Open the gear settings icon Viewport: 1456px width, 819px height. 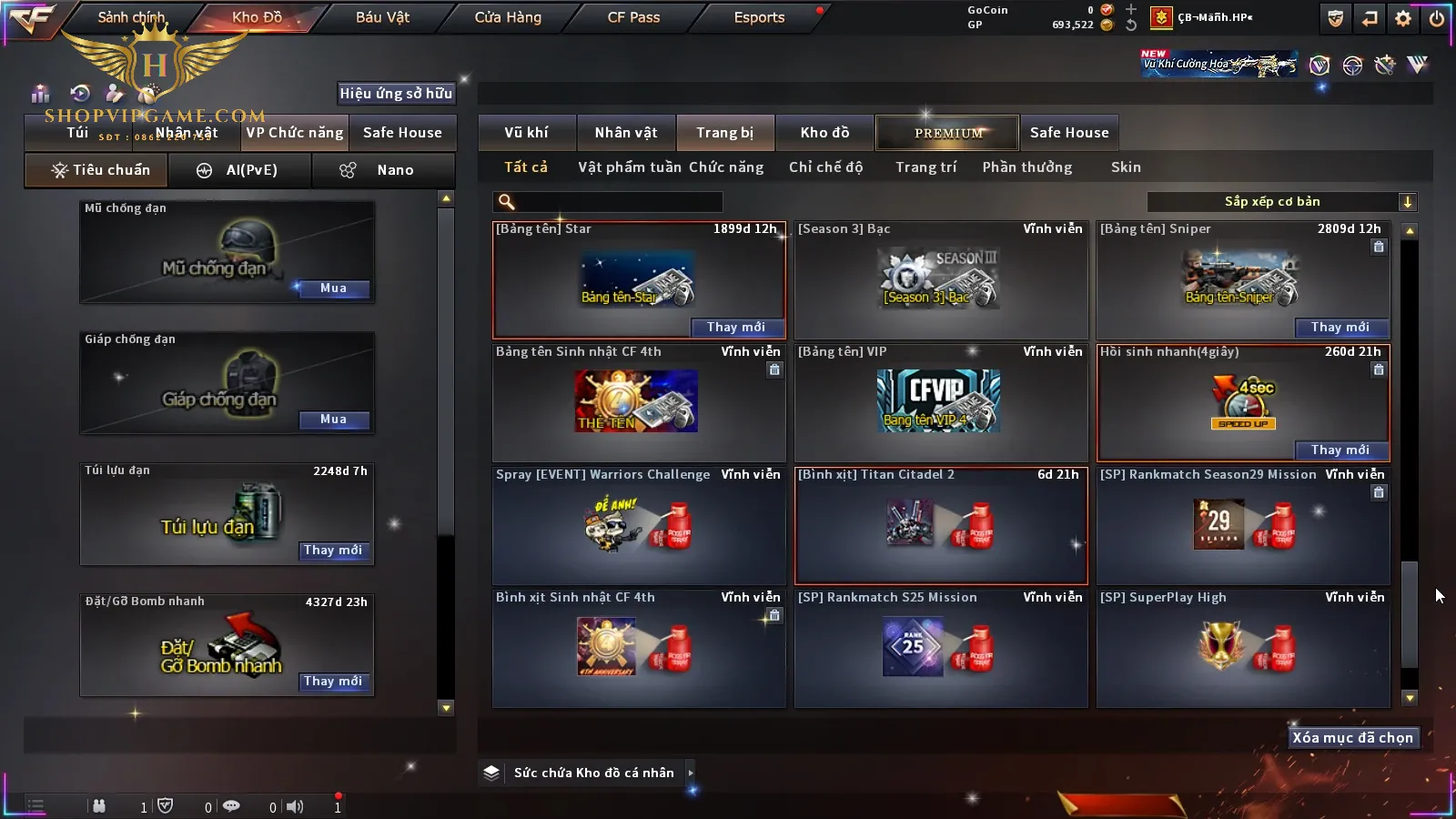point(1403,18)
